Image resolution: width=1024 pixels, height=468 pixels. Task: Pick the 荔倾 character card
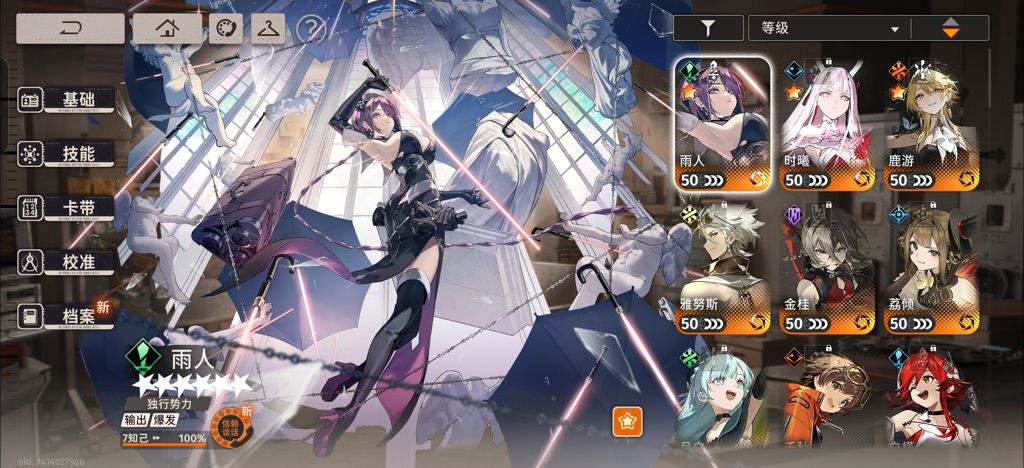931,268
